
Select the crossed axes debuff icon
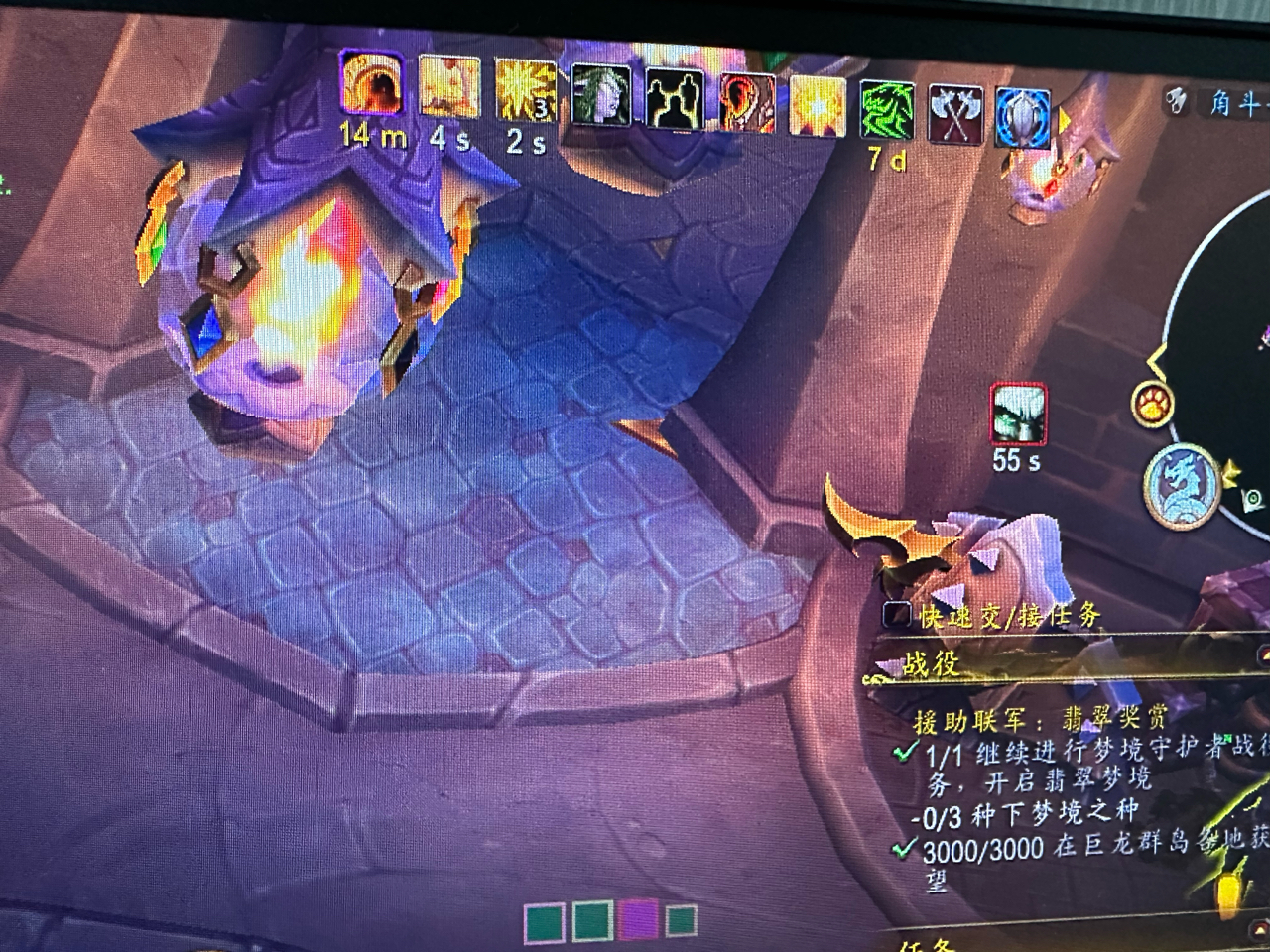953,114
